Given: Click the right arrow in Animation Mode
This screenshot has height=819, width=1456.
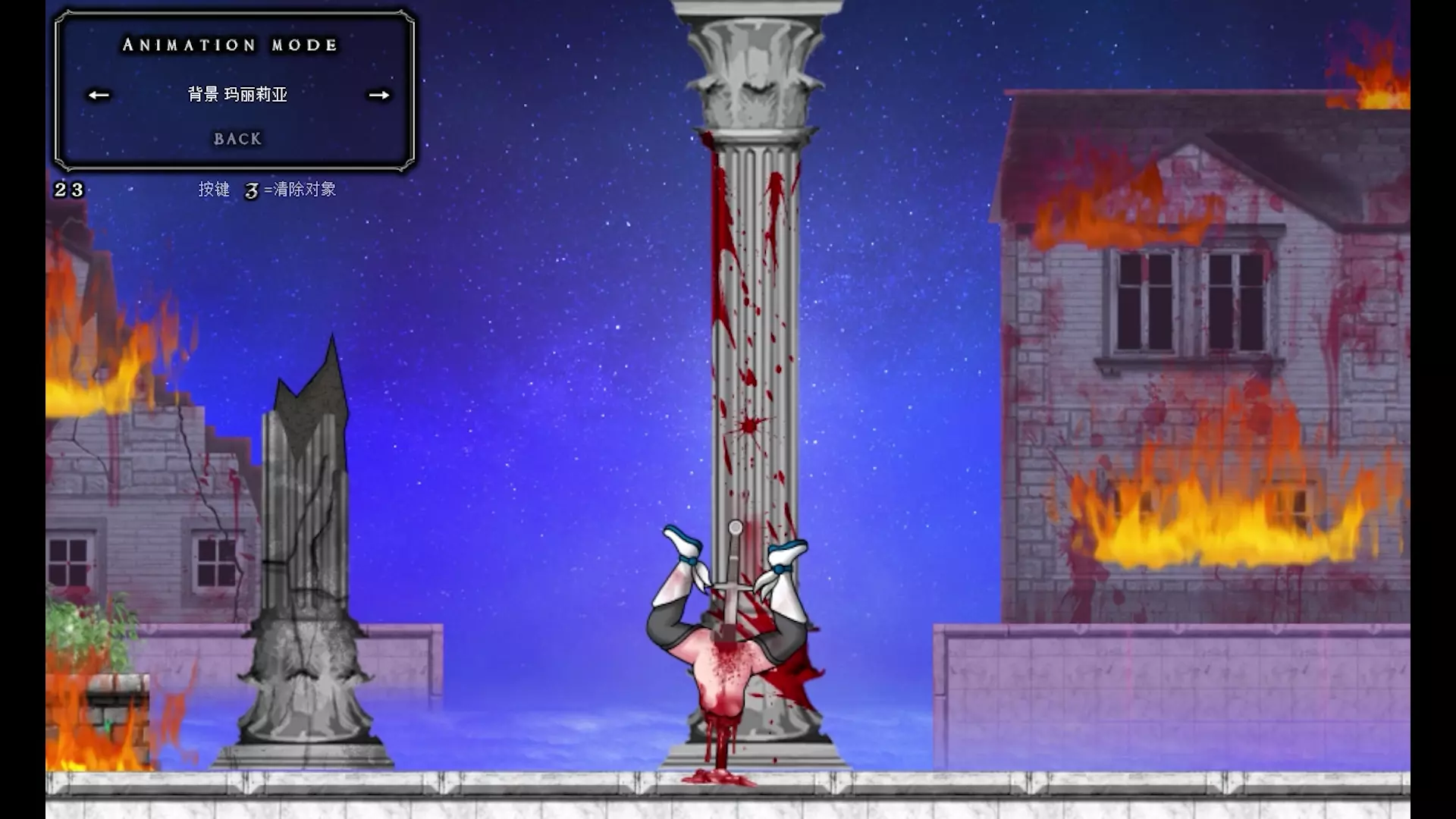Looking at the screenshot, I should pyautogui.click(x=379, y=95).
